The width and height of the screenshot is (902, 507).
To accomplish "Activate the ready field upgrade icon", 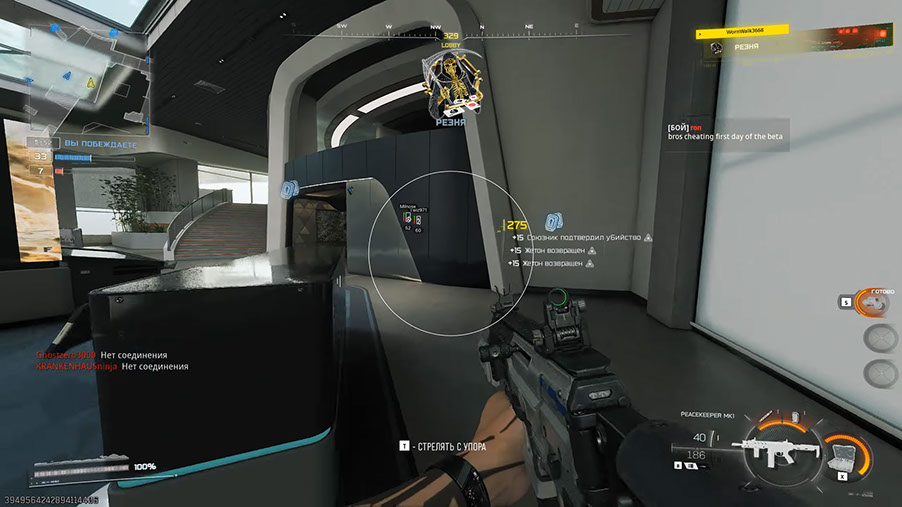I will (875, 303).
